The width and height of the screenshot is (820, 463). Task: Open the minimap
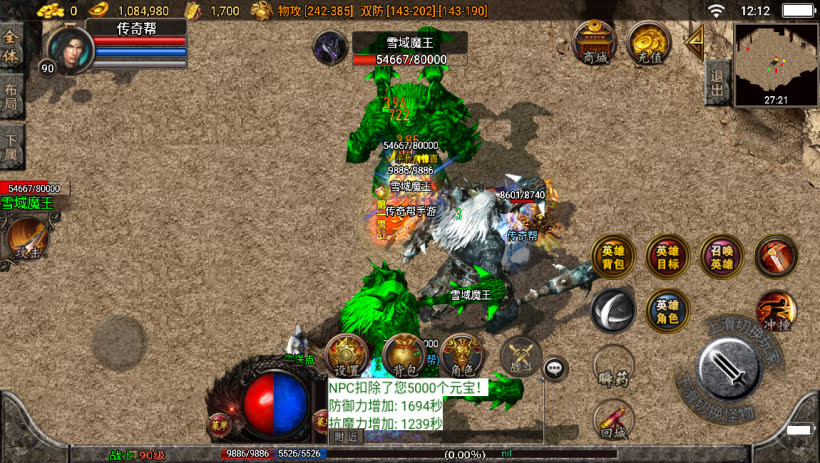(775, 58)
